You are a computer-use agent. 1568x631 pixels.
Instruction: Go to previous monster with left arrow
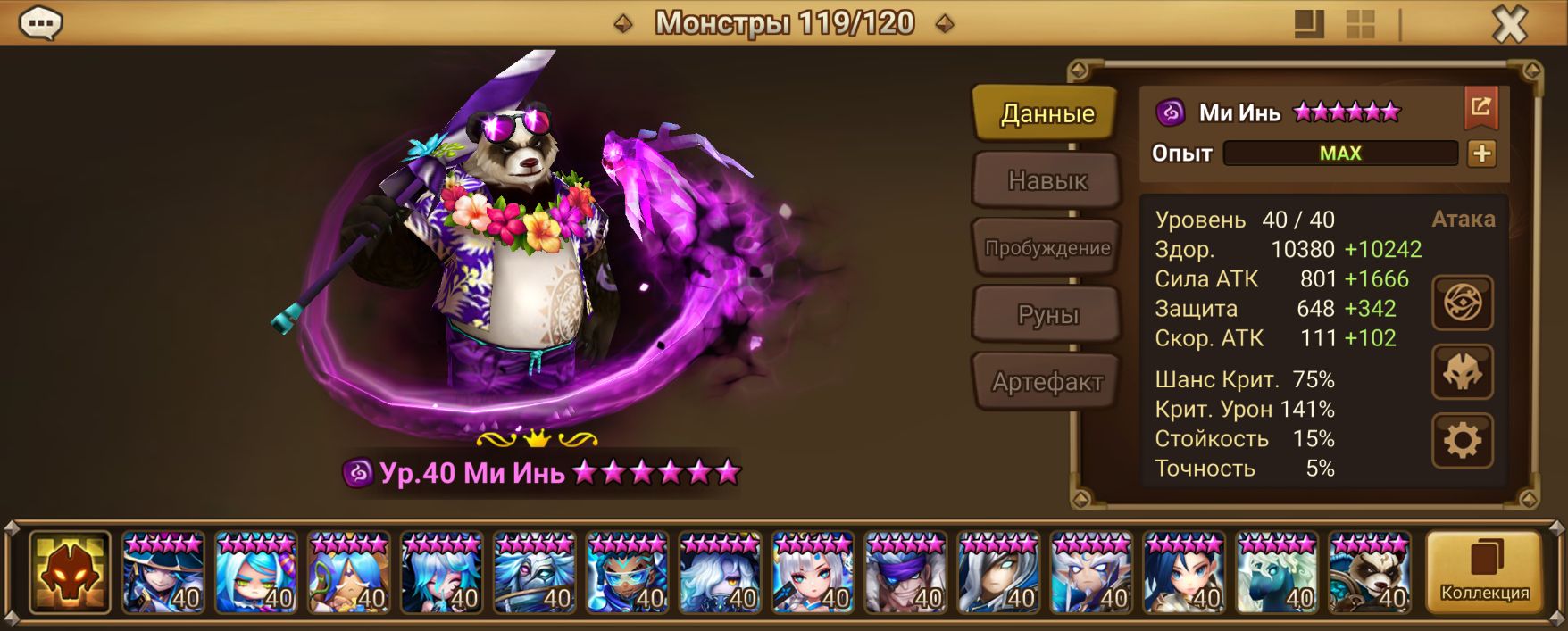(623, 24)
